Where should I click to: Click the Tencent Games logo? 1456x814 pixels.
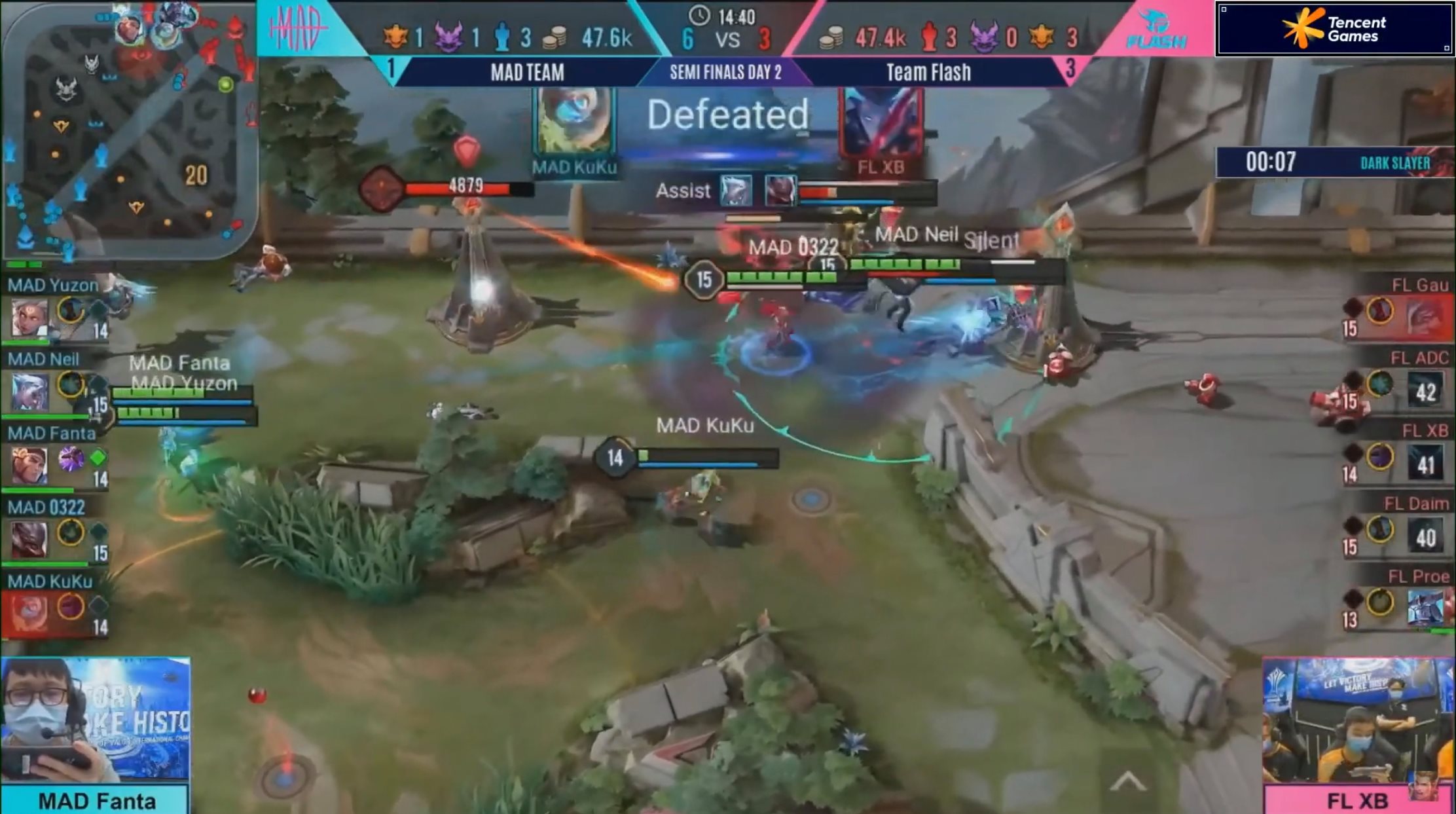pos(1336,29)
